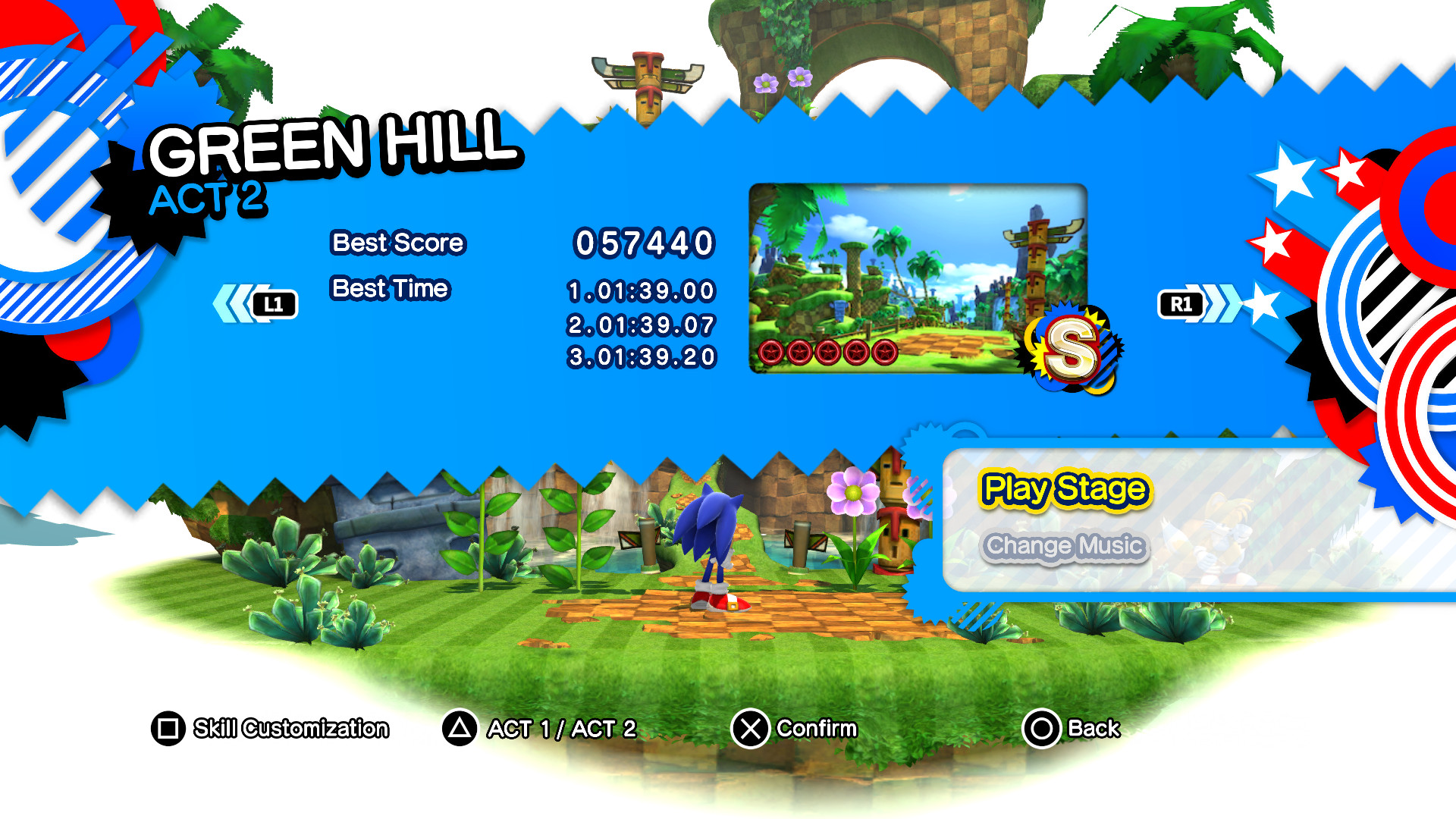Click the L1 shoulder button label

click(x=277, y=303)
